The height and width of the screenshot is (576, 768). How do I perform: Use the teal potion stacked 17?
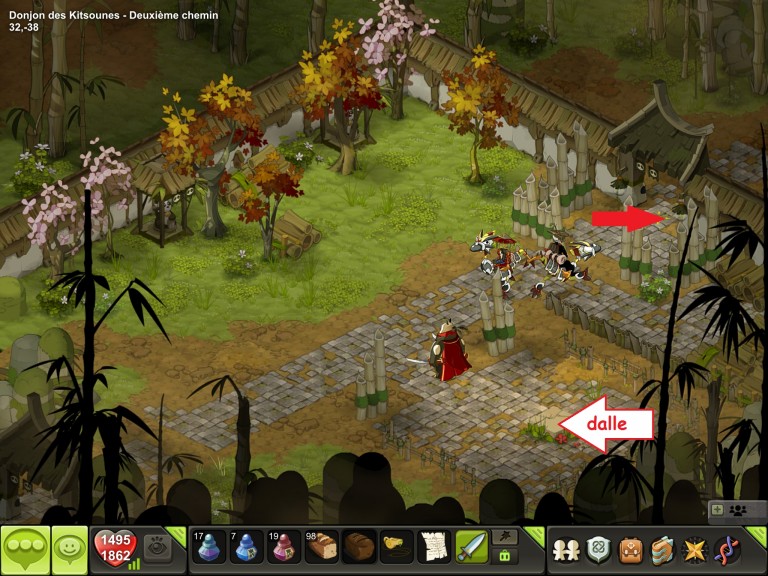click(209, 547)
